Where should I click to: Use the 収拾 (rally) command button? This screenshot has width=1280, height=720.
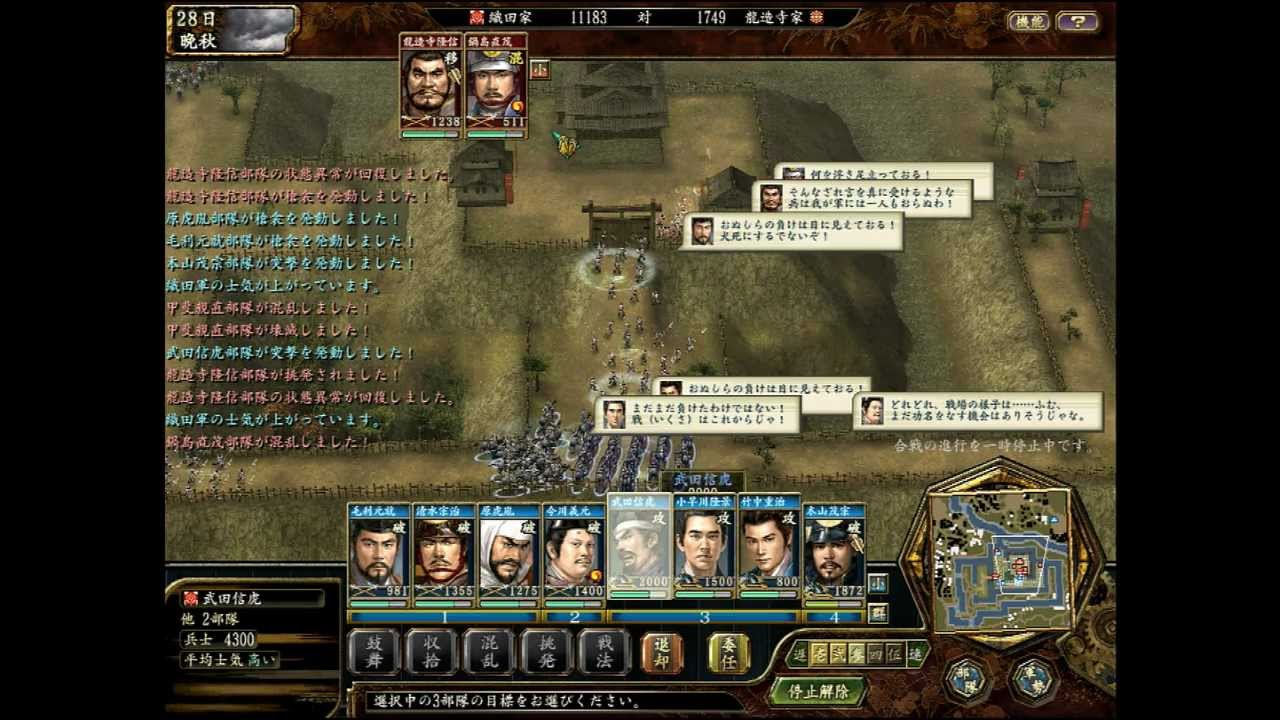(432, 653)
